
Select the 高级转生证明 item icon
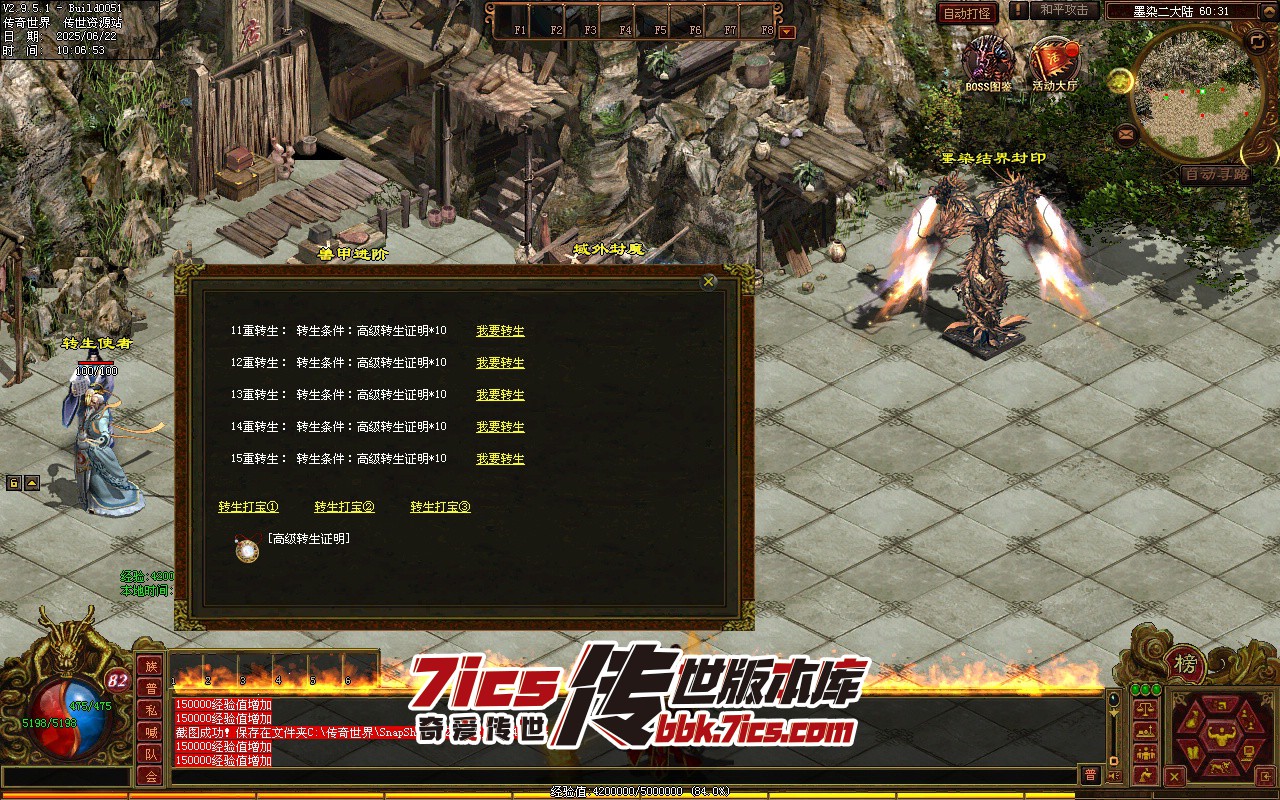[x=247, y=549]
